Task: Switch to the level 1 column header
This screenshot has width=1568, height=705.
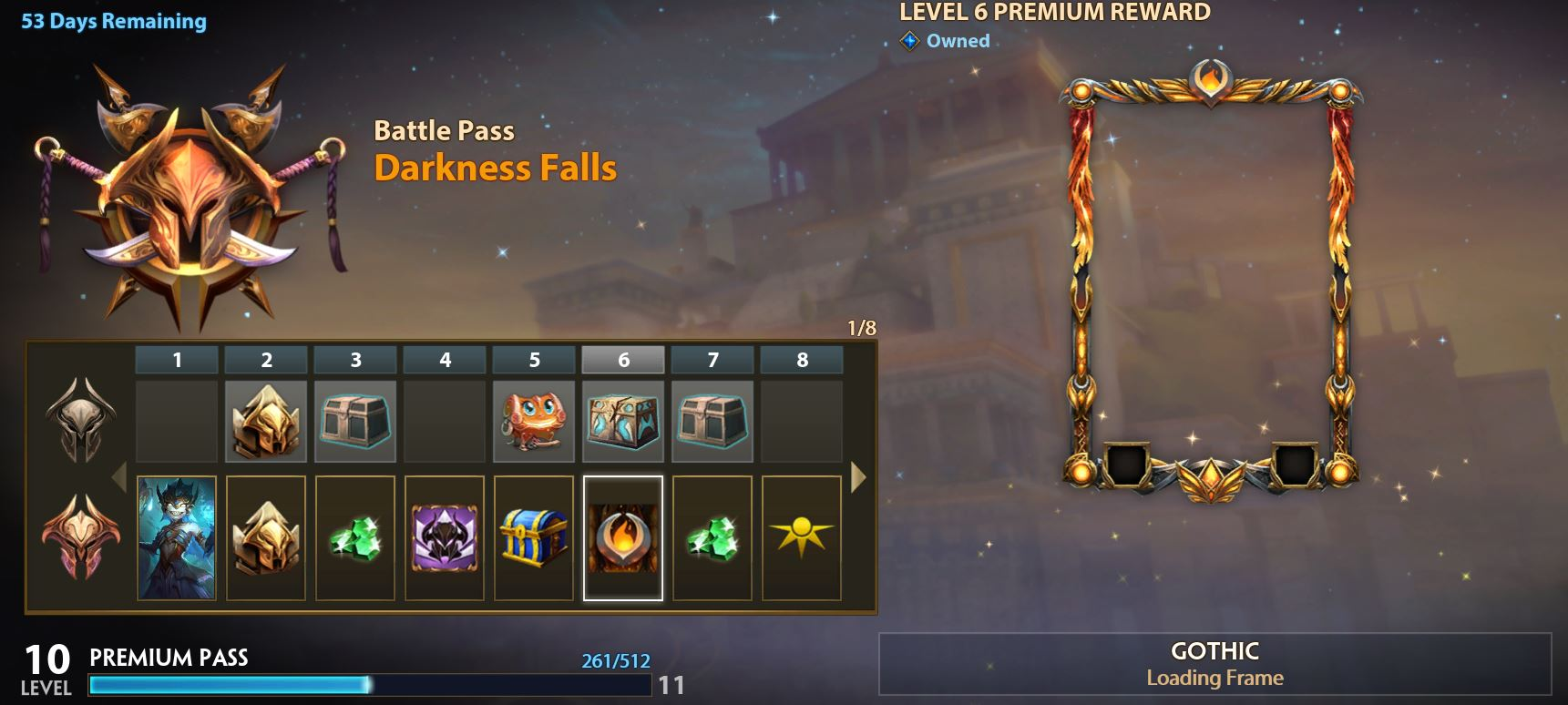Action: [x=177, y=359]
